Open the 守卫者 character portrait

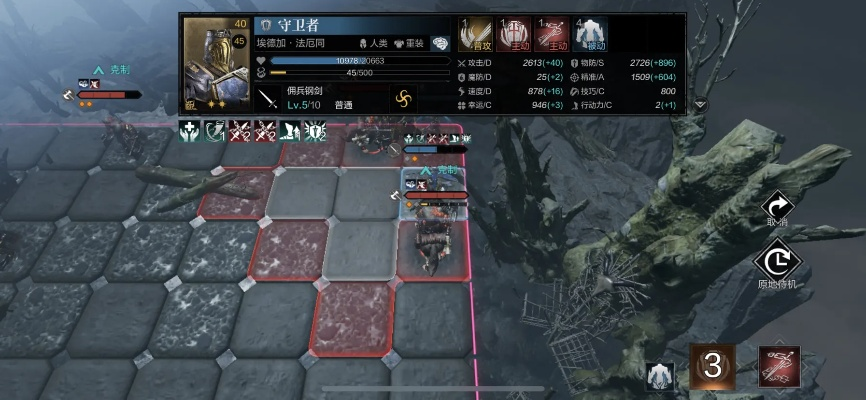pyautogui.click(x=216, y=63)
